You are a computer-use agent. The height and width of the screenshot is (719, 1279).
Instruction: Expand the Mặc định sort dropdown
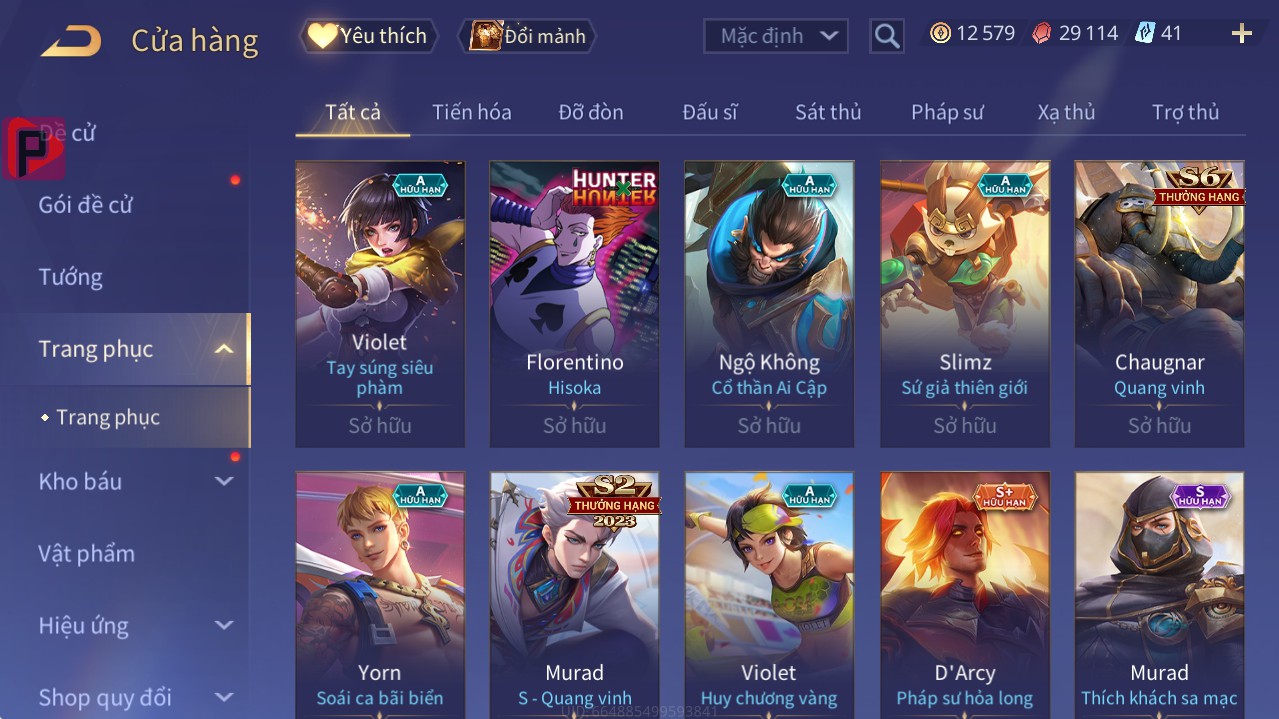pos(776,36)
